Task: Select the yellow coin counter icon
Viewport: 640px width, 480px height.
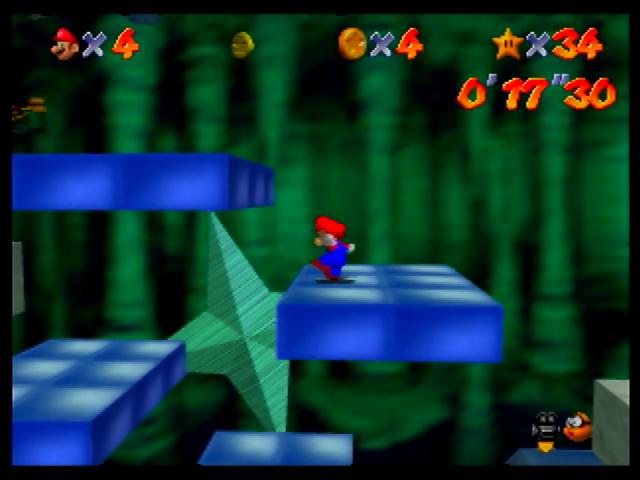Action: coord(352,43)
